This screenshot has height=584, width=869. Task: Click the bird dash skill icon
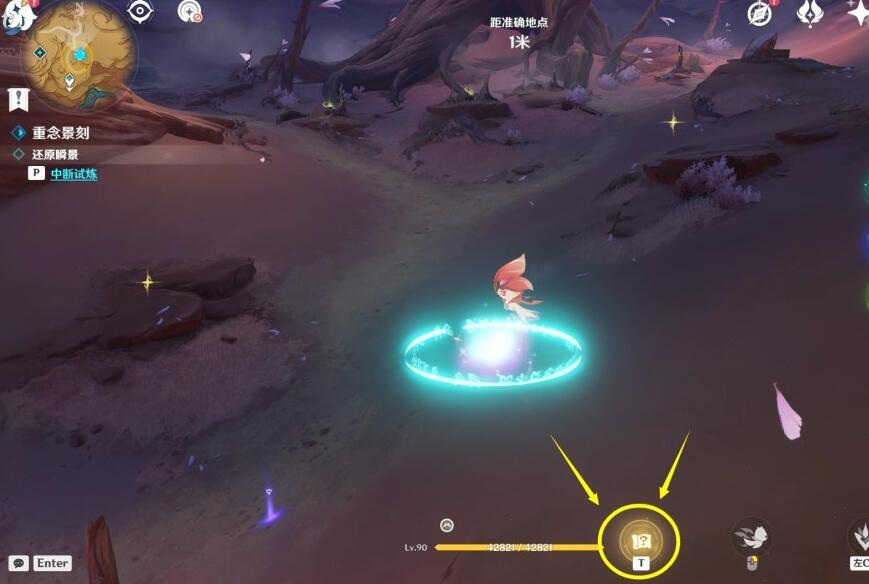click(751, 537)
